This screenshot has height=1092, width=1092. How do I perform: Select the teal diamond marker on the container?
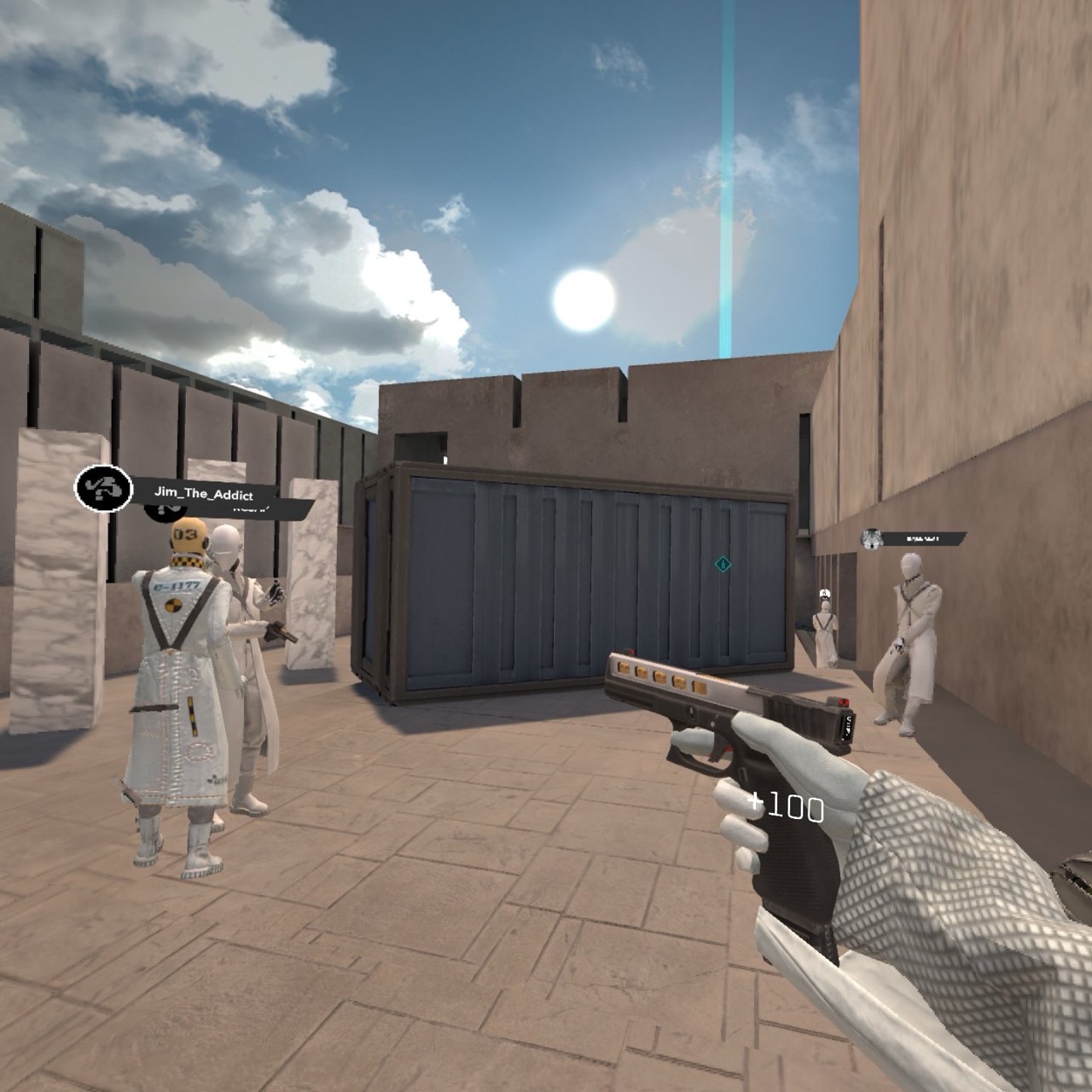721,563
